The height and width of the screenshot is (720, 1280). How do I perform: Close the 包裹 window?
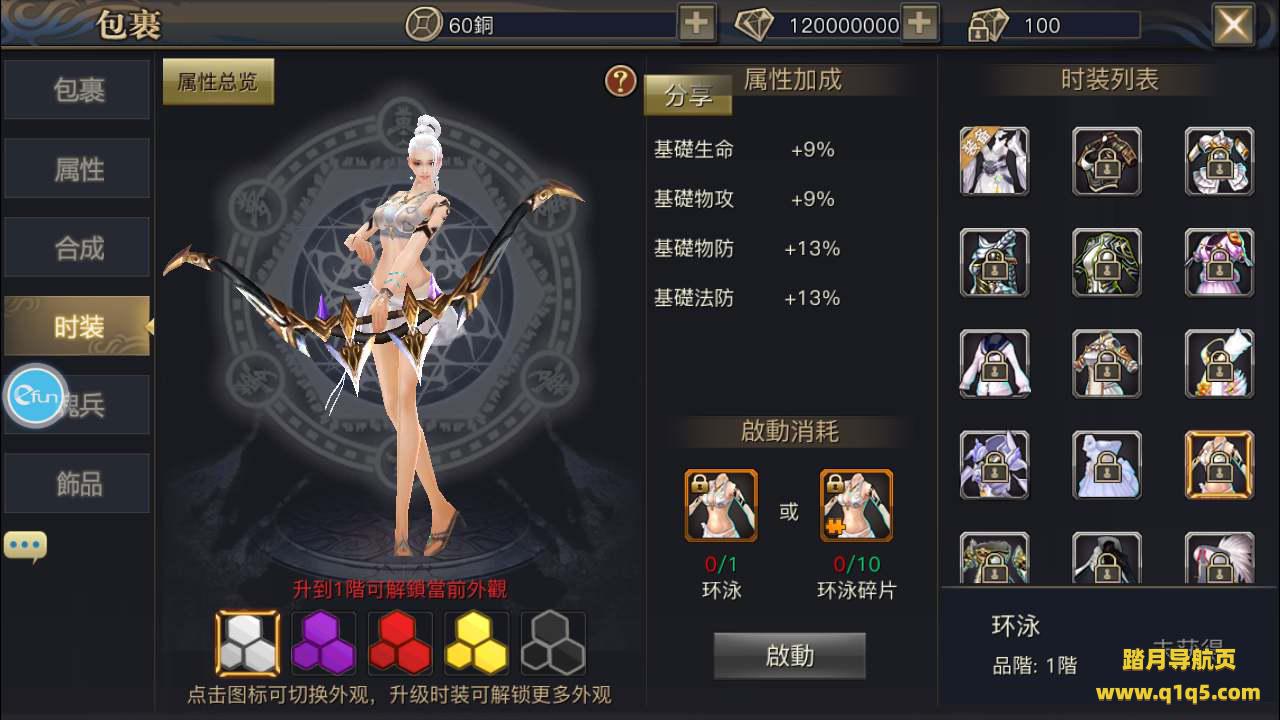tap(1233, 24)
